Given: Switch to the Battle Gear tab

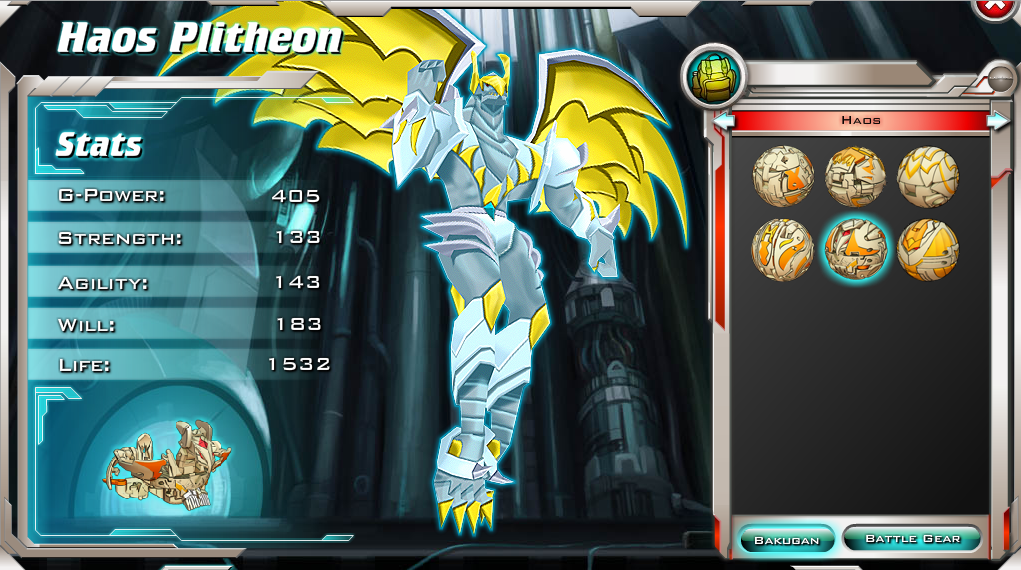Looking at the screenshot, I should [911, 538].
